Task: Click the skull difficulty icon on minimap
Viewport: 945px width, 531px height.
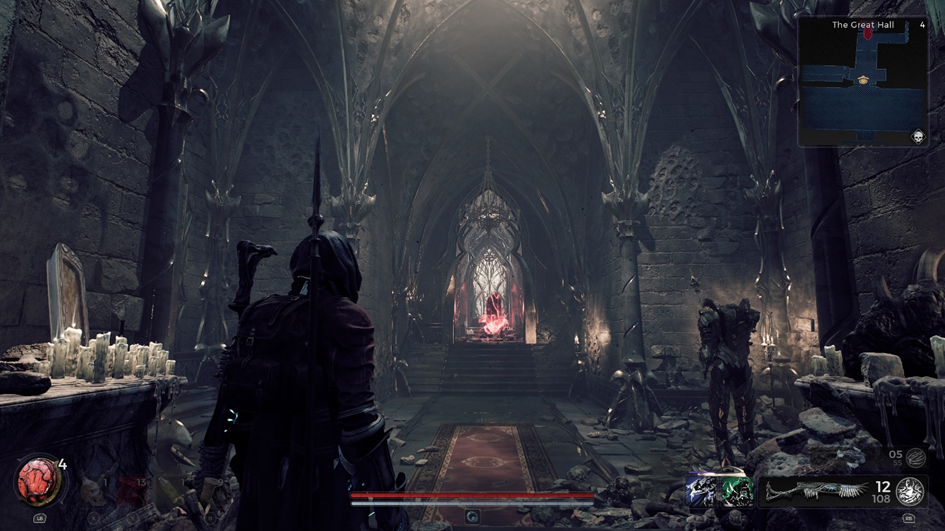Action: pos(917,136)
